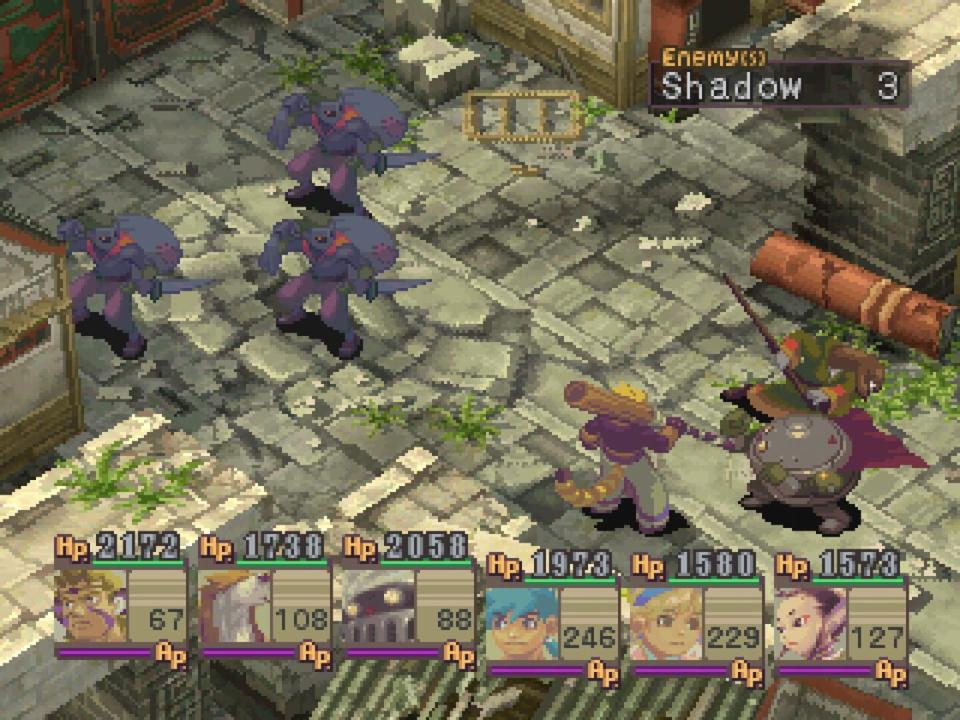Select blue-haired Ryu's portrait

point(521,625)
